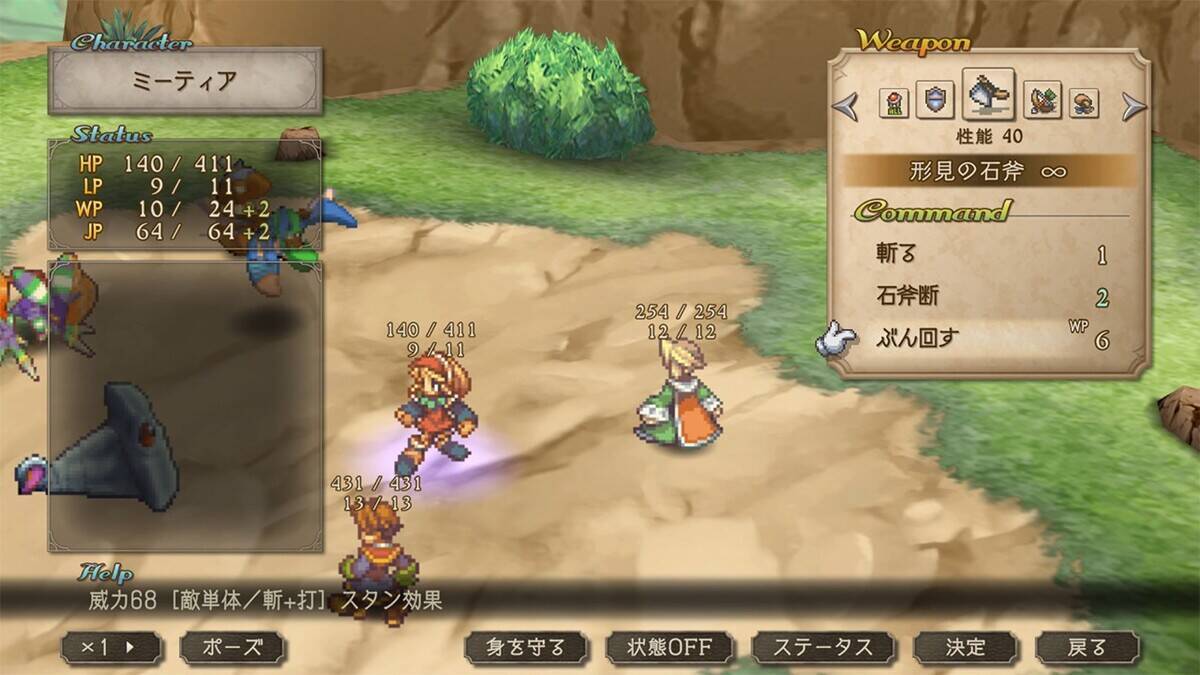Defend using the 身を守る button

coord(527,647)
